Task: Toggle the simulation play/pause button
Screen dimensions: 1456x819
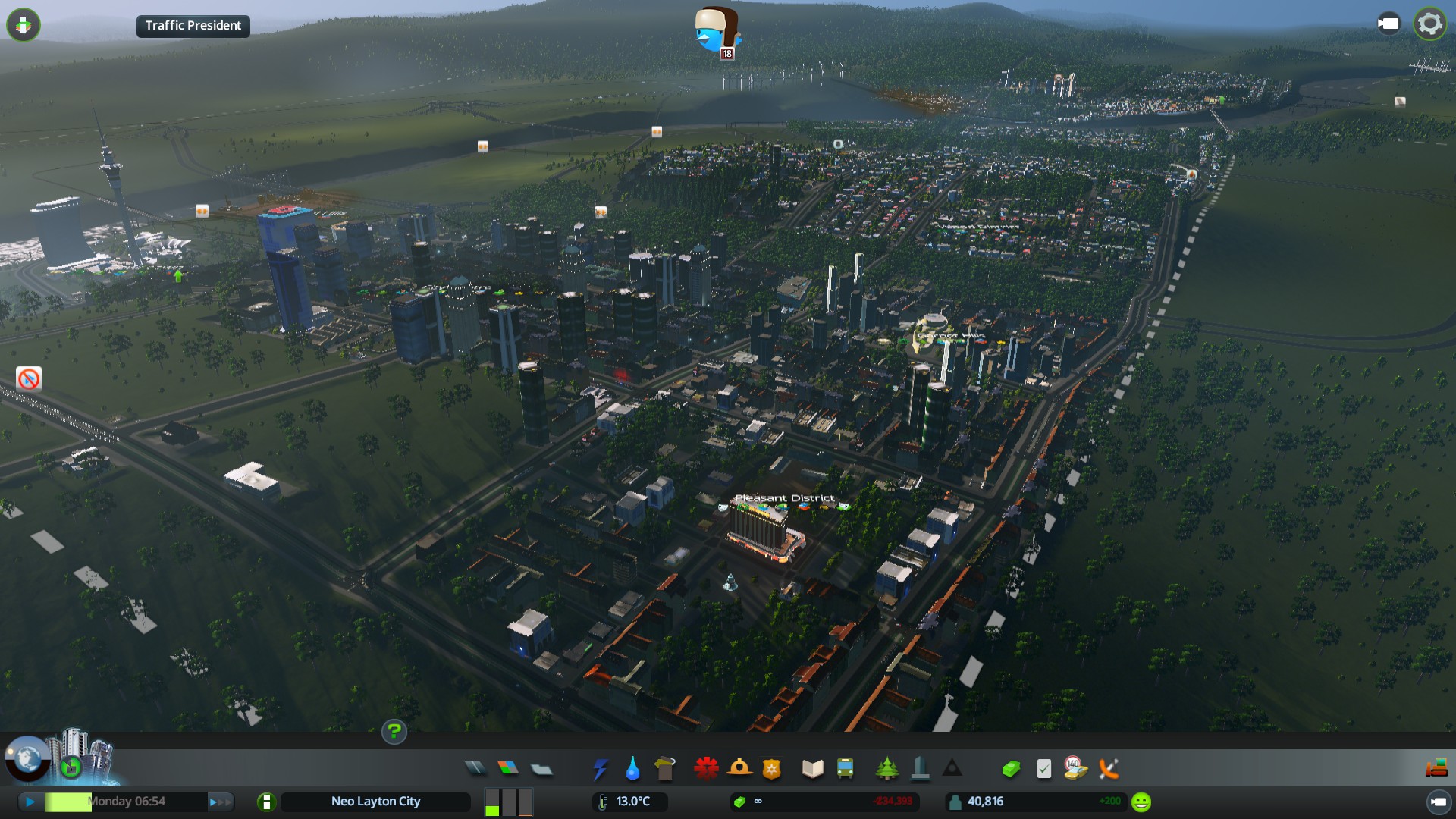Action: coord(30,802)
